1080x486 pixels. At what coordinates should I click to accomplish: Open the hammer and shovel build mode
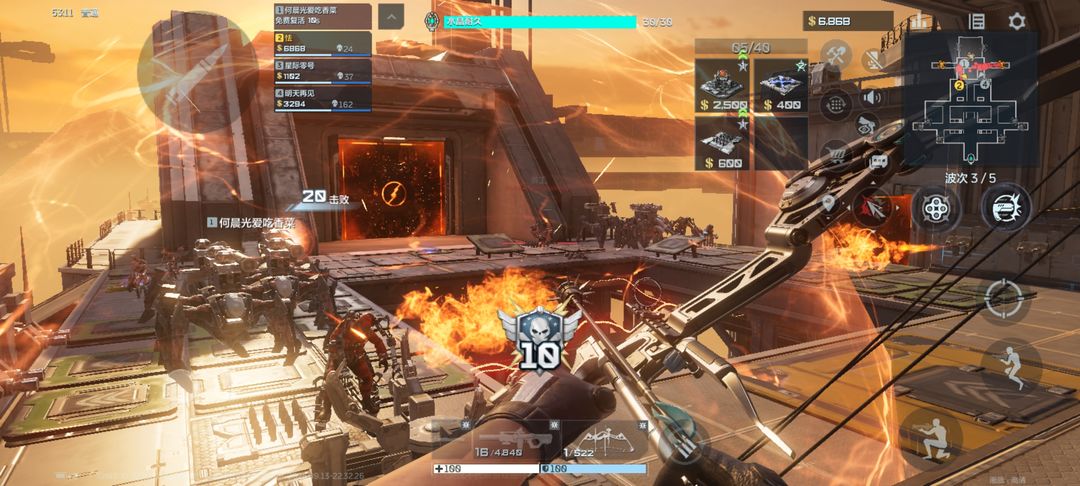pyautogui.click(x=835, y=55)
